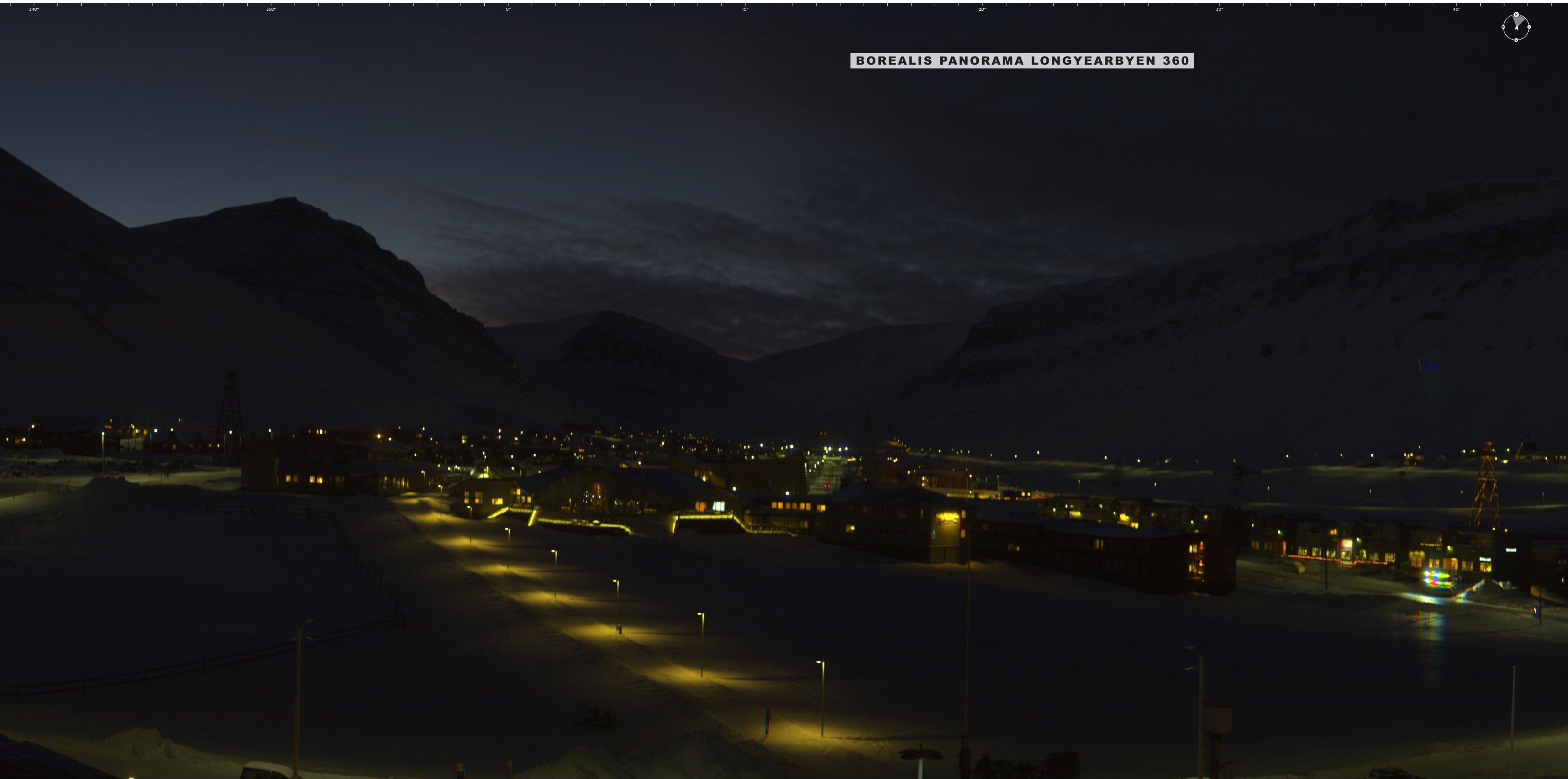The height and width of the screenshot is (779, 1568).
Task: Turn view to the compass W marker
Action: coord(1504,27)
